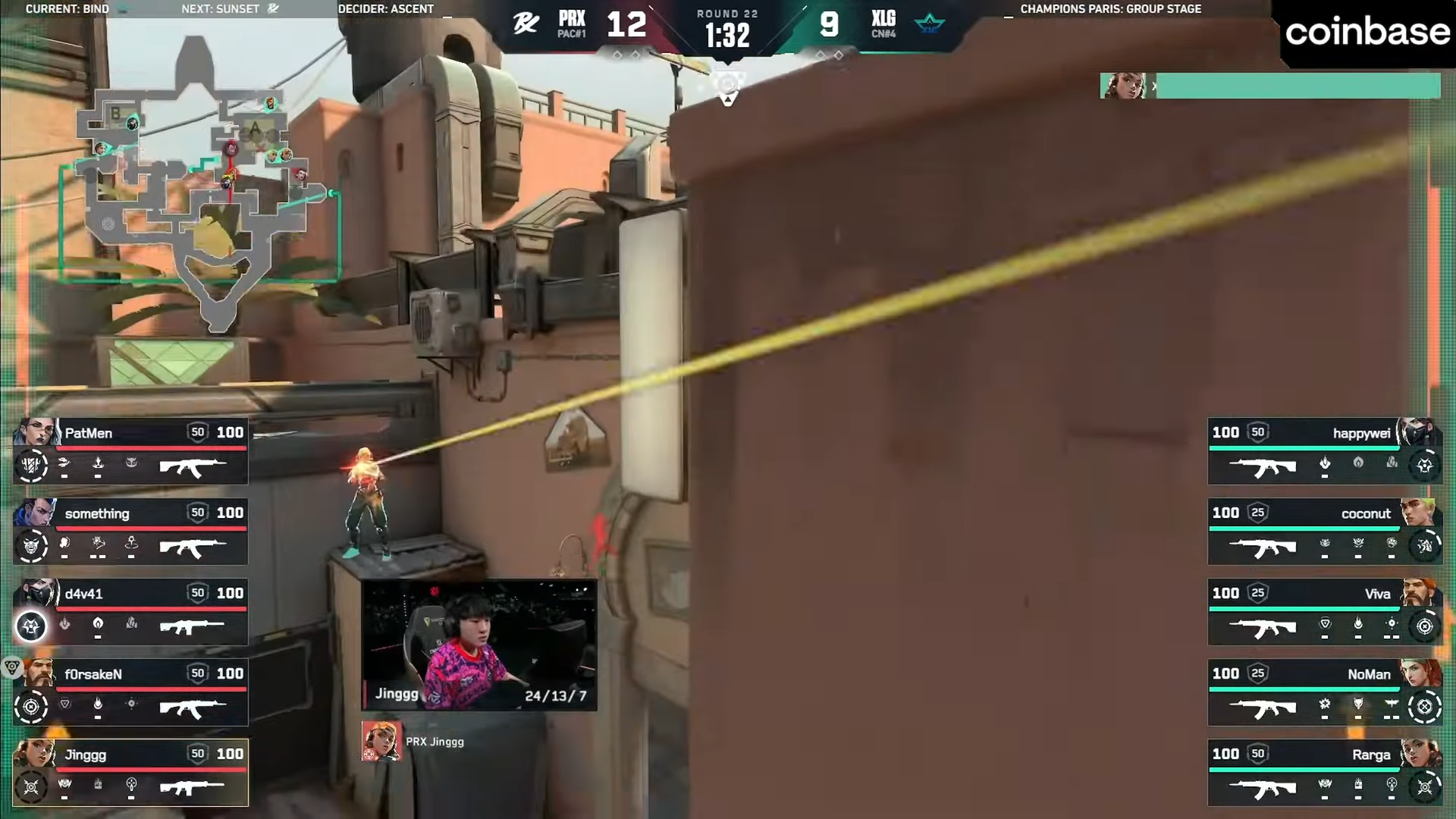Choose d4v41's player row
This screenshot has width=1456, height=819.
pyautogui.click(x=130, y=612)
